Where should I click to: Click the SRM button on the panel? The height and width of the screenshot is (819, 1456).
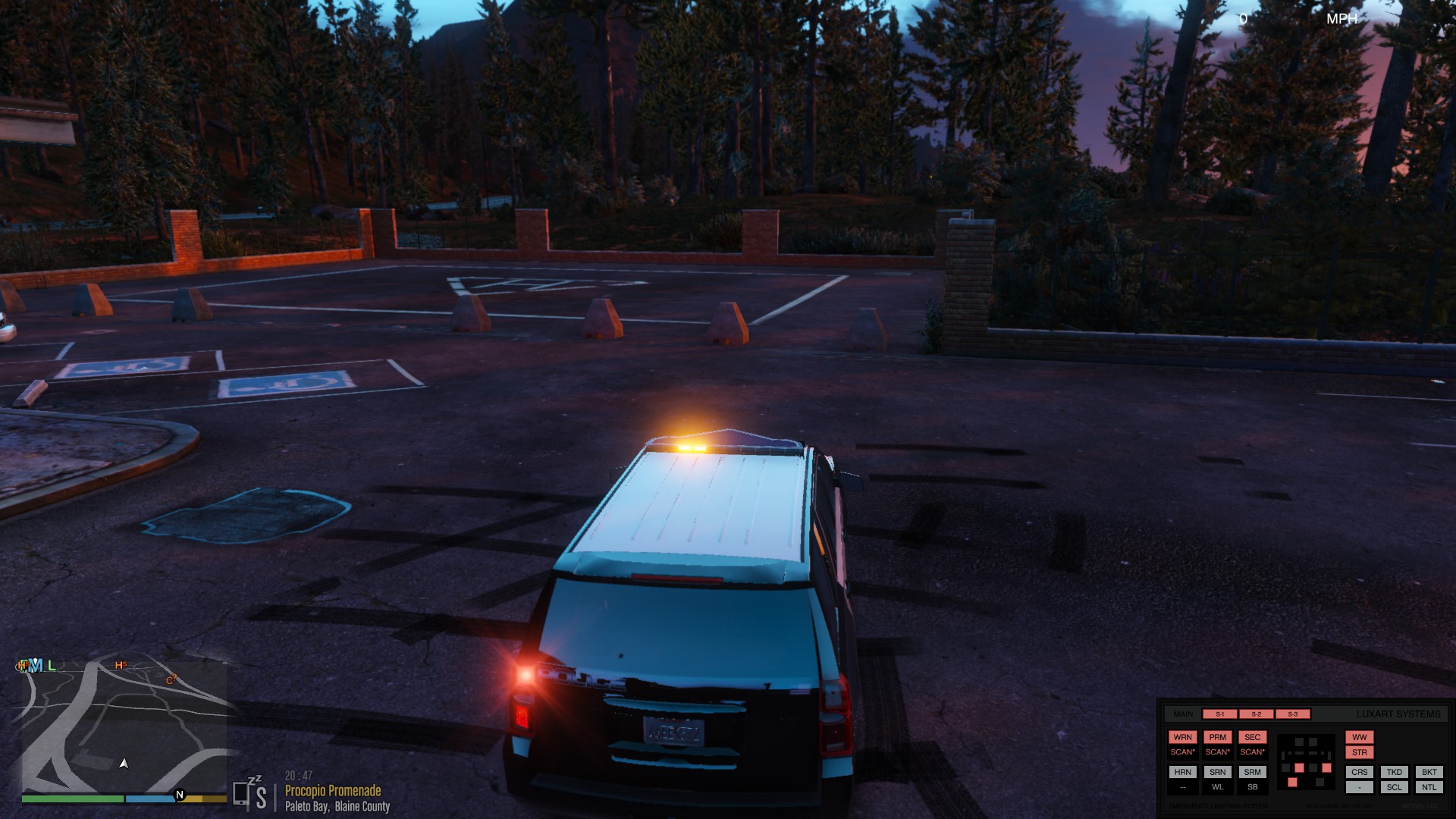(x=1252, y=772)
